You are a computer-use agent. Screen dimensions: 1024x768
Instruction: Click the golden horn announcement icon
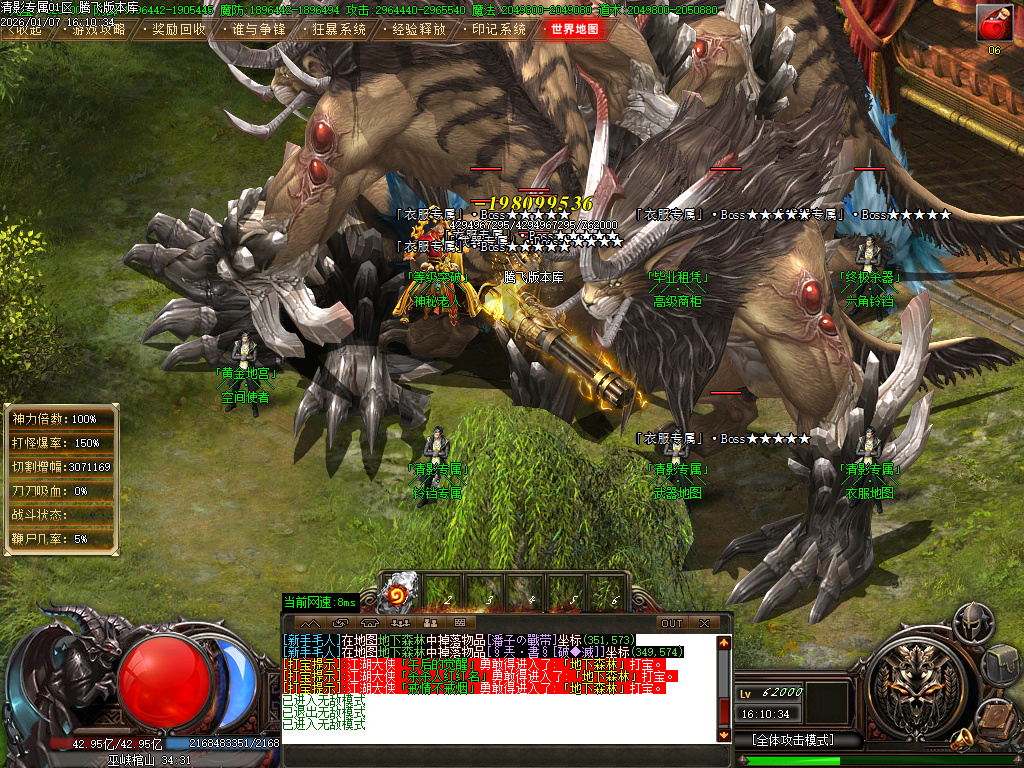tap(961, 740)
